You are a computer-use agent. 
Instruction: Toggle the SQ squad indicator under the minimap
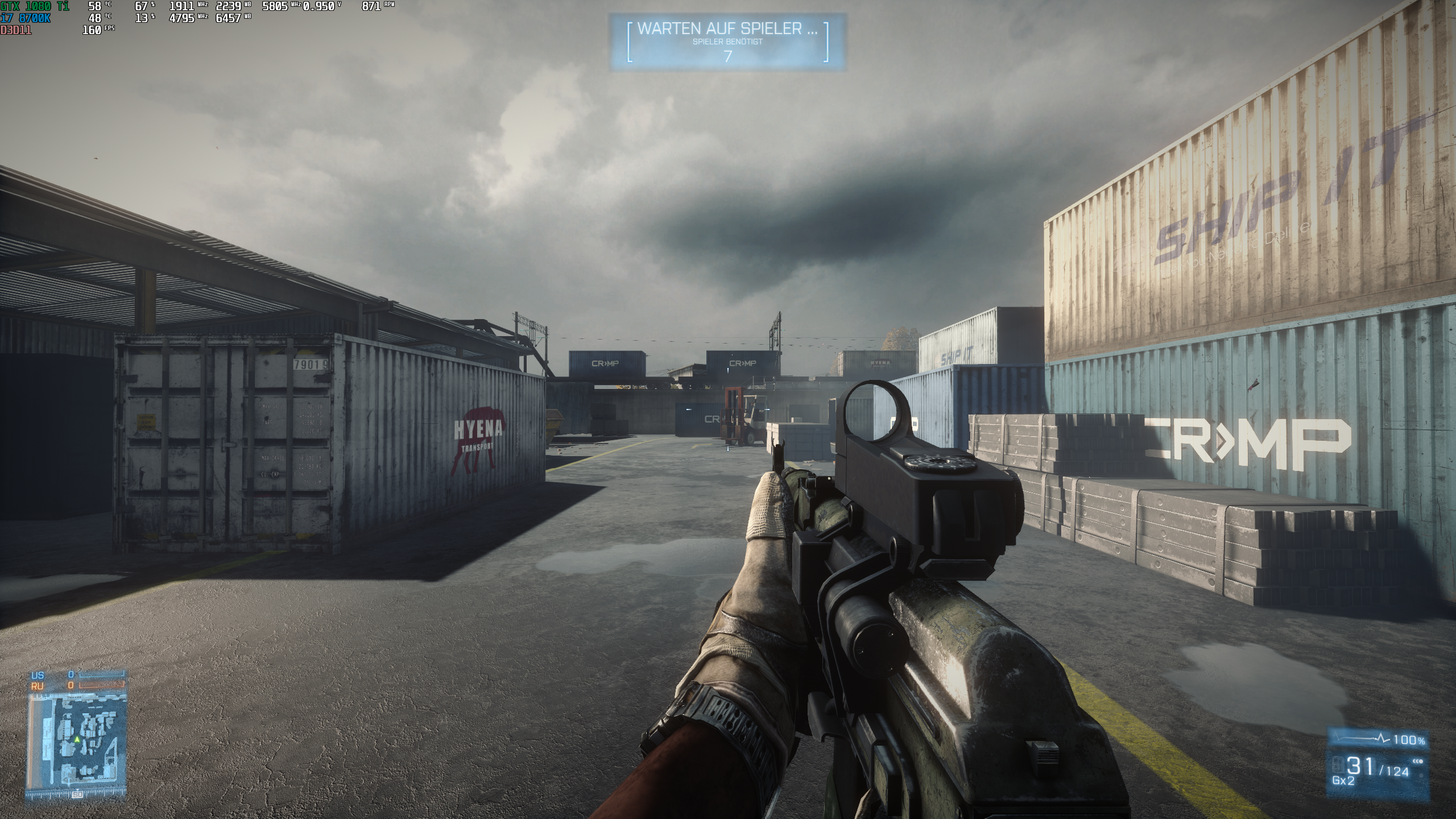(77, 795)
